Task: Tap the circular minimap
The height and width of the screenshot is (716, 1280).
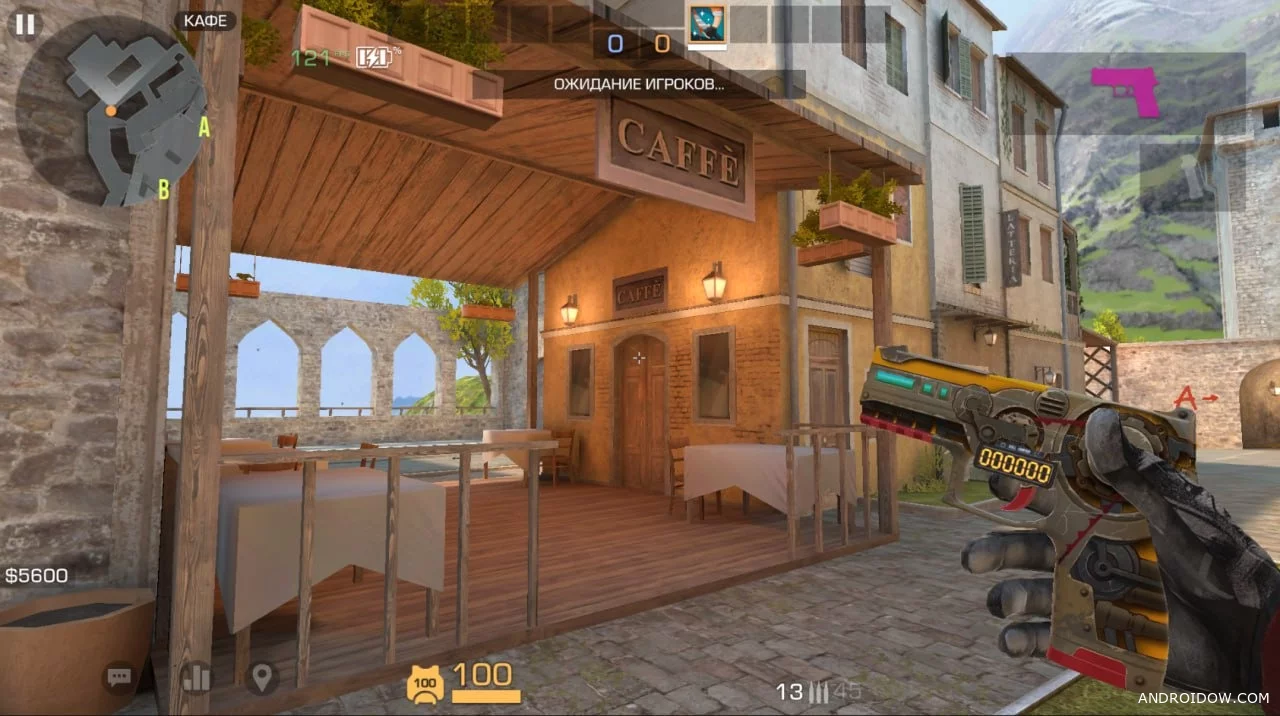Action: click(111, 111)
